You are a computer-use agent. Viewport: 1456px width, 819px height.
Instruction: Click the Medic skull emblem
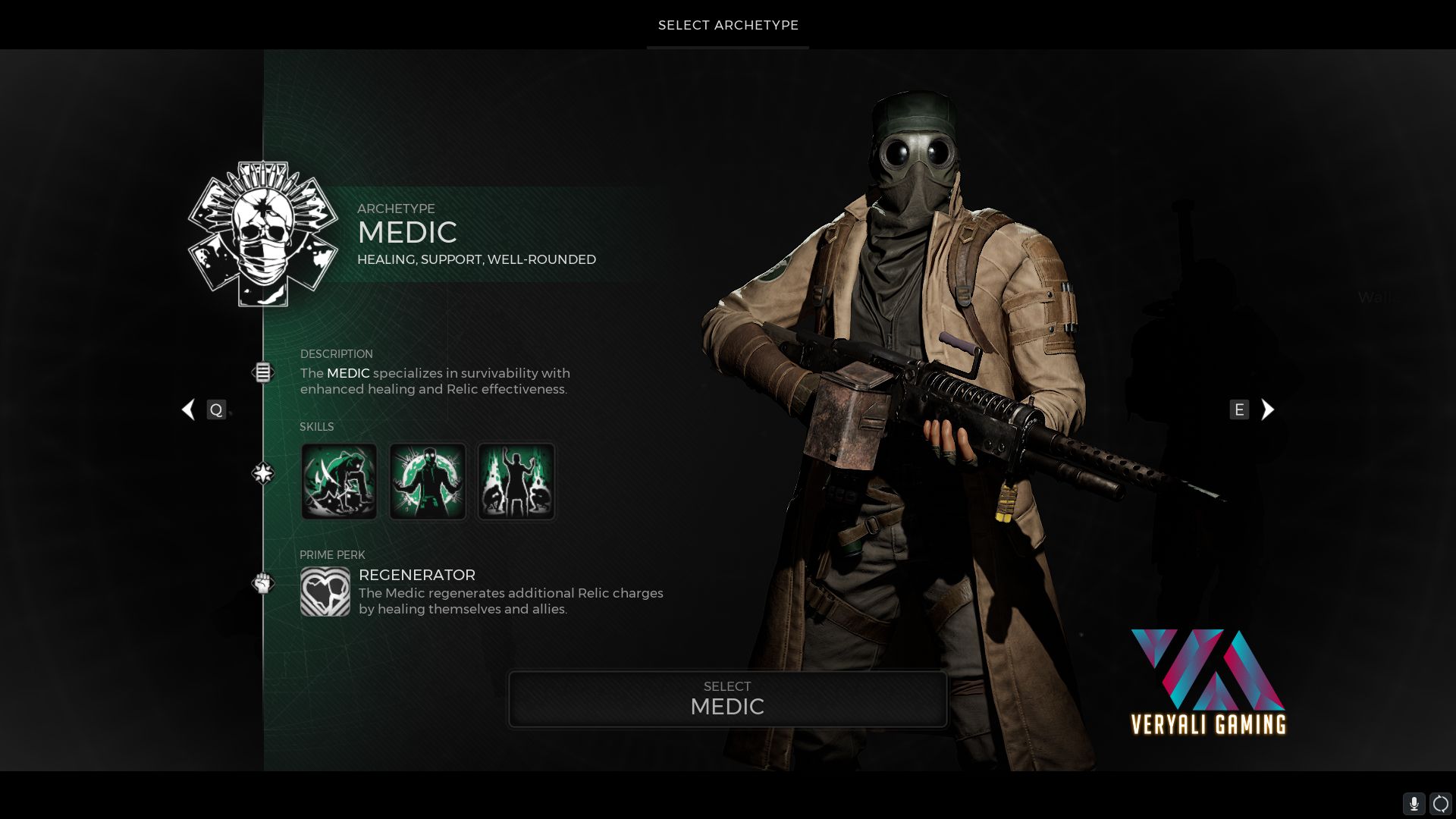coord(263,234)
